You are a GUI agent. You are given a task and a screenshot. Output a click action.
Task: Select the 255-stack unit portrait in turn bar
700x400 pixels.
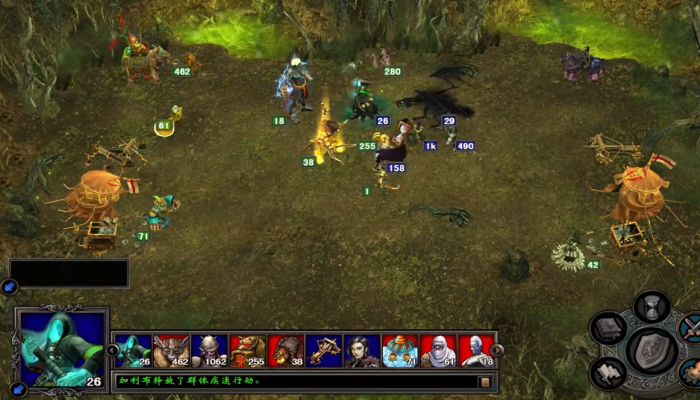click(x=247, y=351)
